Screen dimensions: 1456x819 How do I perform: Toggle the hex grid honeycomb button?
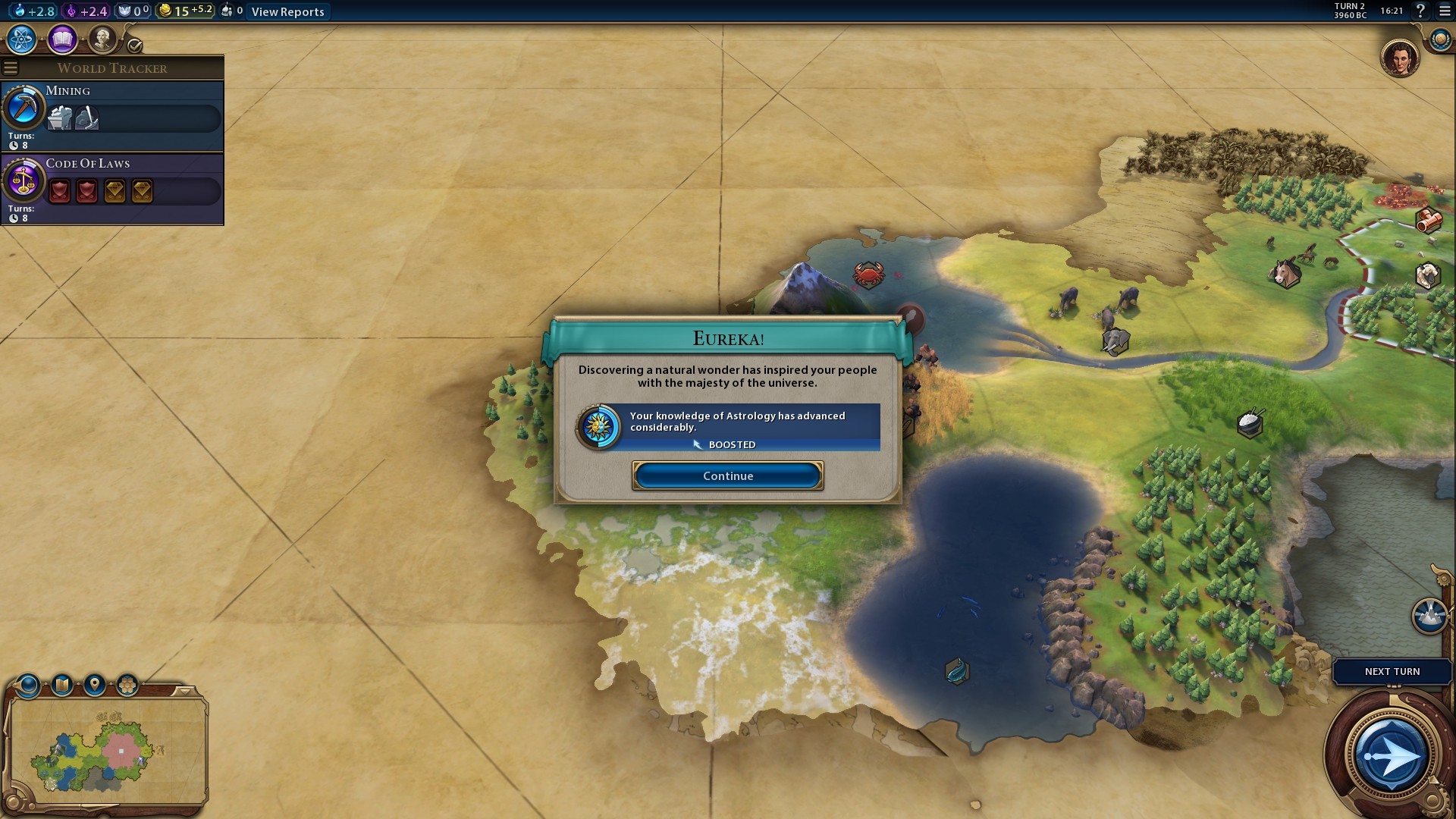(x=127, y=686)
